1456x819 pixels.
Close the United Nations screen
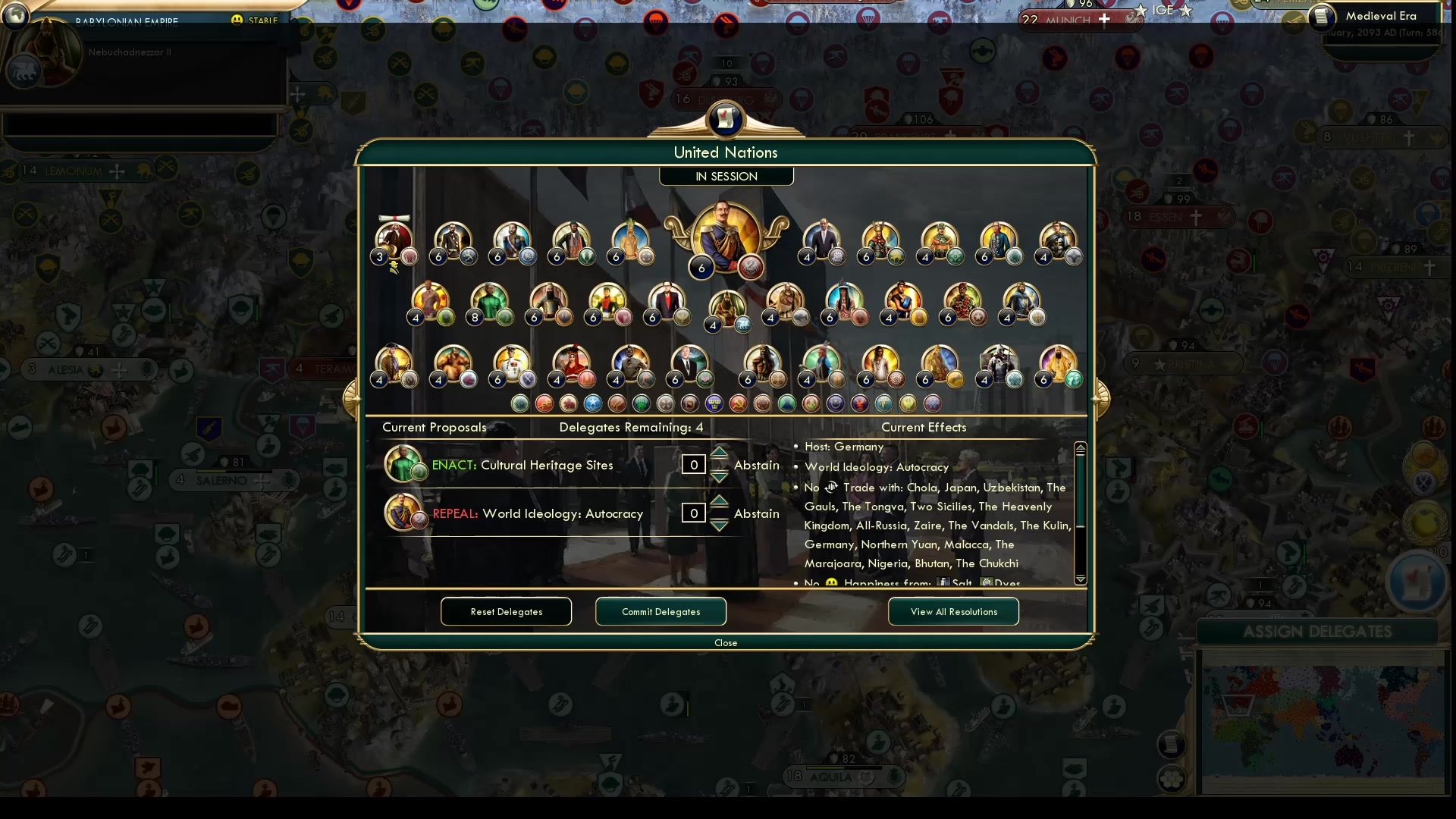tap(725, 642)
